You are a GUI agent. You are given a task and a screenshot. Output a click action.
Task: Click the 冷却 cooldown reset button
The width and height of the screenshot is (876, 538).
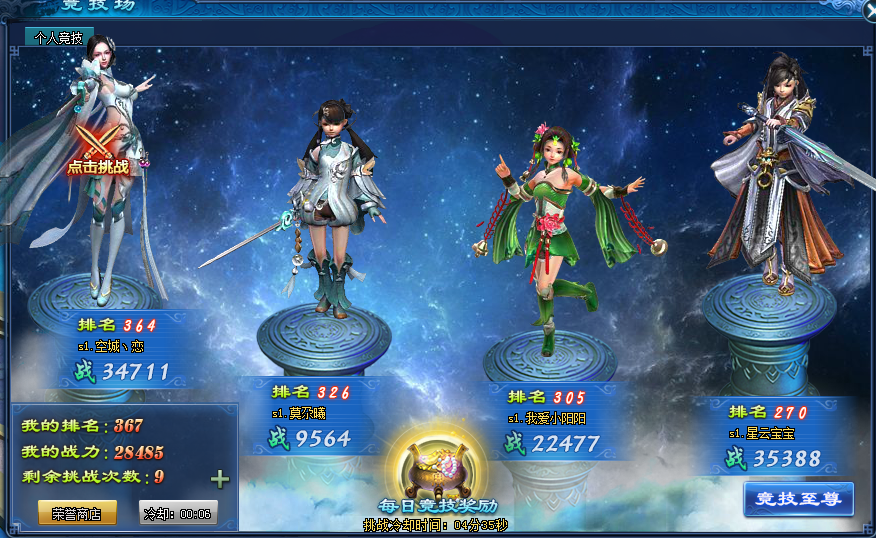178,513
